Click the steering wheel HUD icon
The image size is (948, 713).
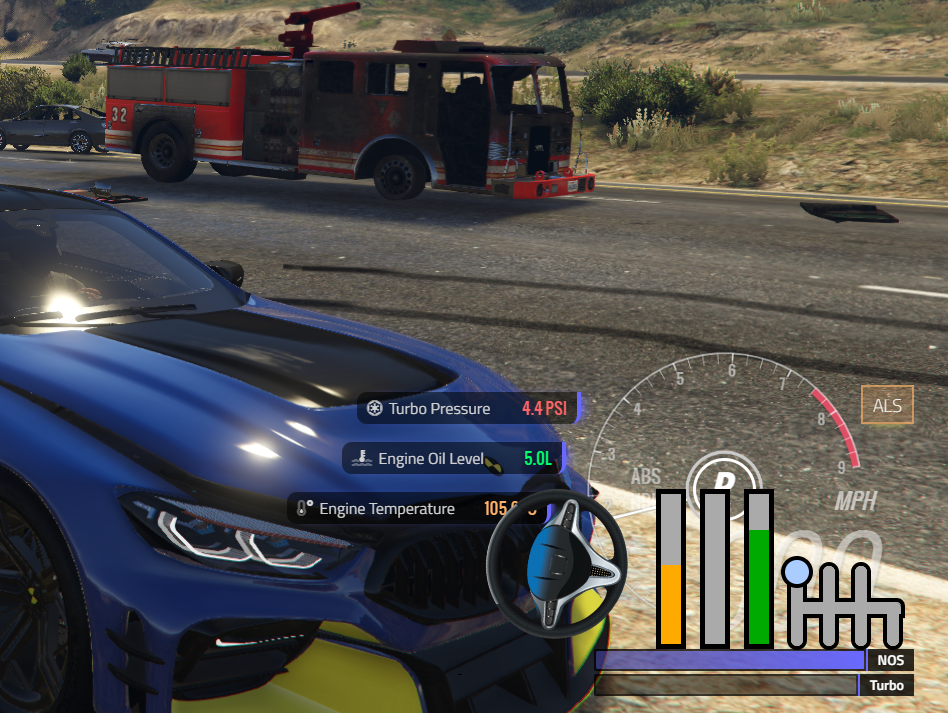pos(555,563)
